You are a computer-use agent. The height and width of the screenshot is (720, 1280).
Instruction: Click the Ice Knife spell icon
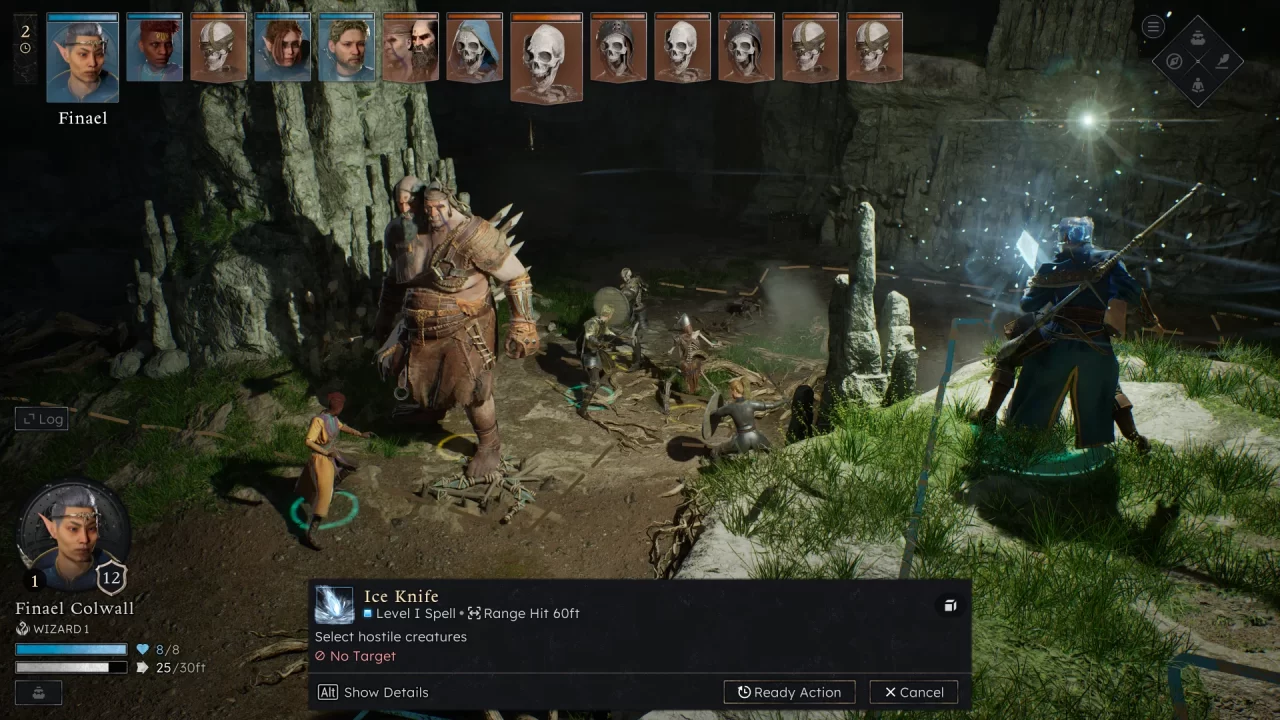pos(334,604)
